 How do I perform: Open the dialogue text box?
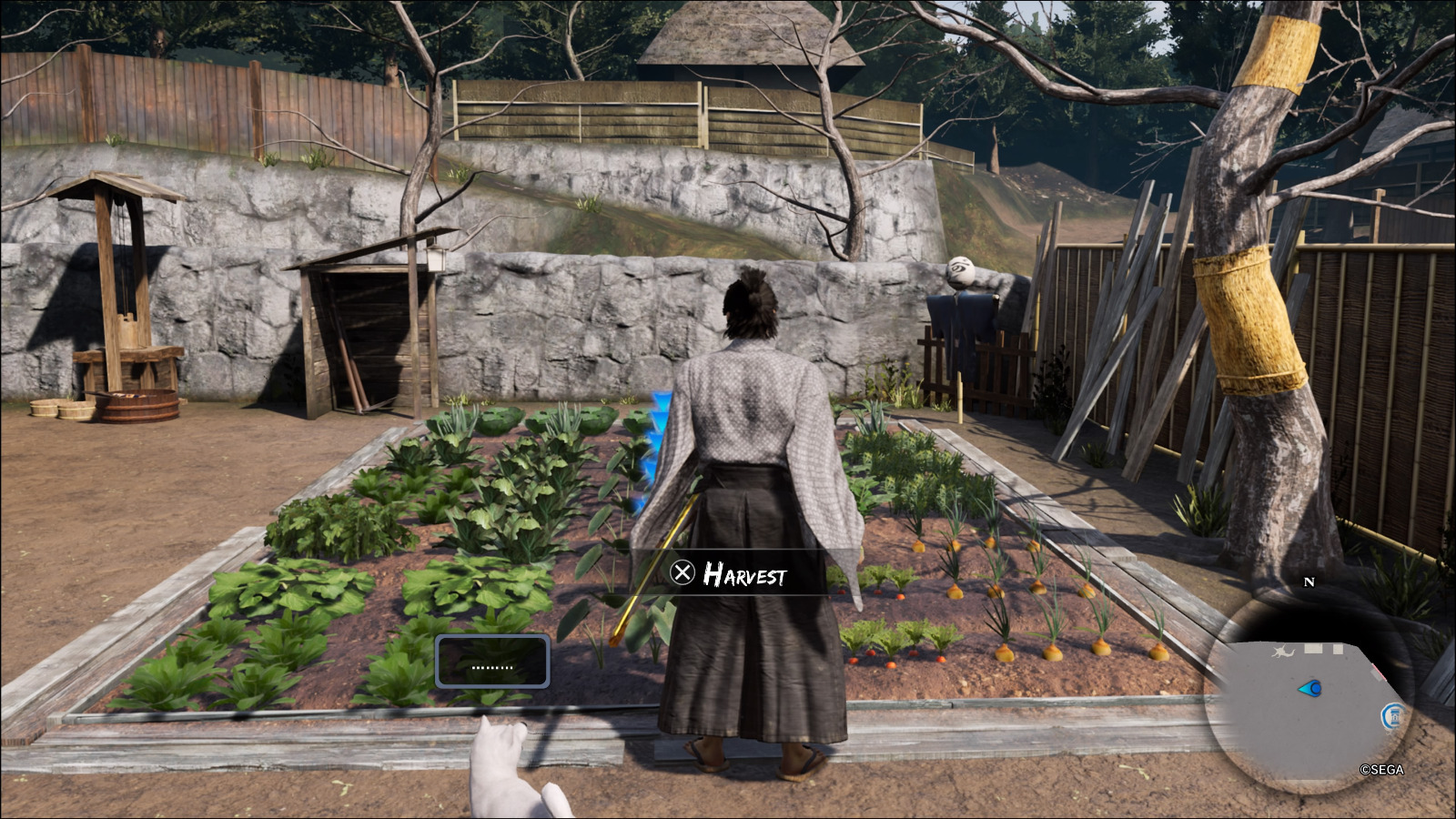(x=494, y=662)
